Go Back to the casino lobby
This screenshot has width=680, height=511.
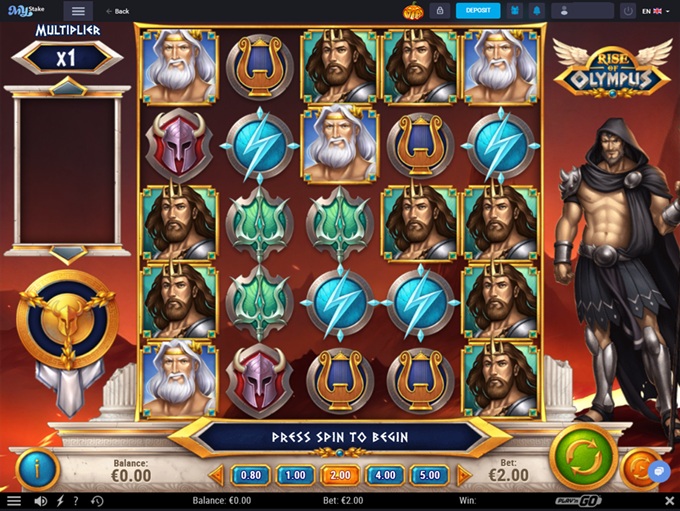tap(117, 11)
